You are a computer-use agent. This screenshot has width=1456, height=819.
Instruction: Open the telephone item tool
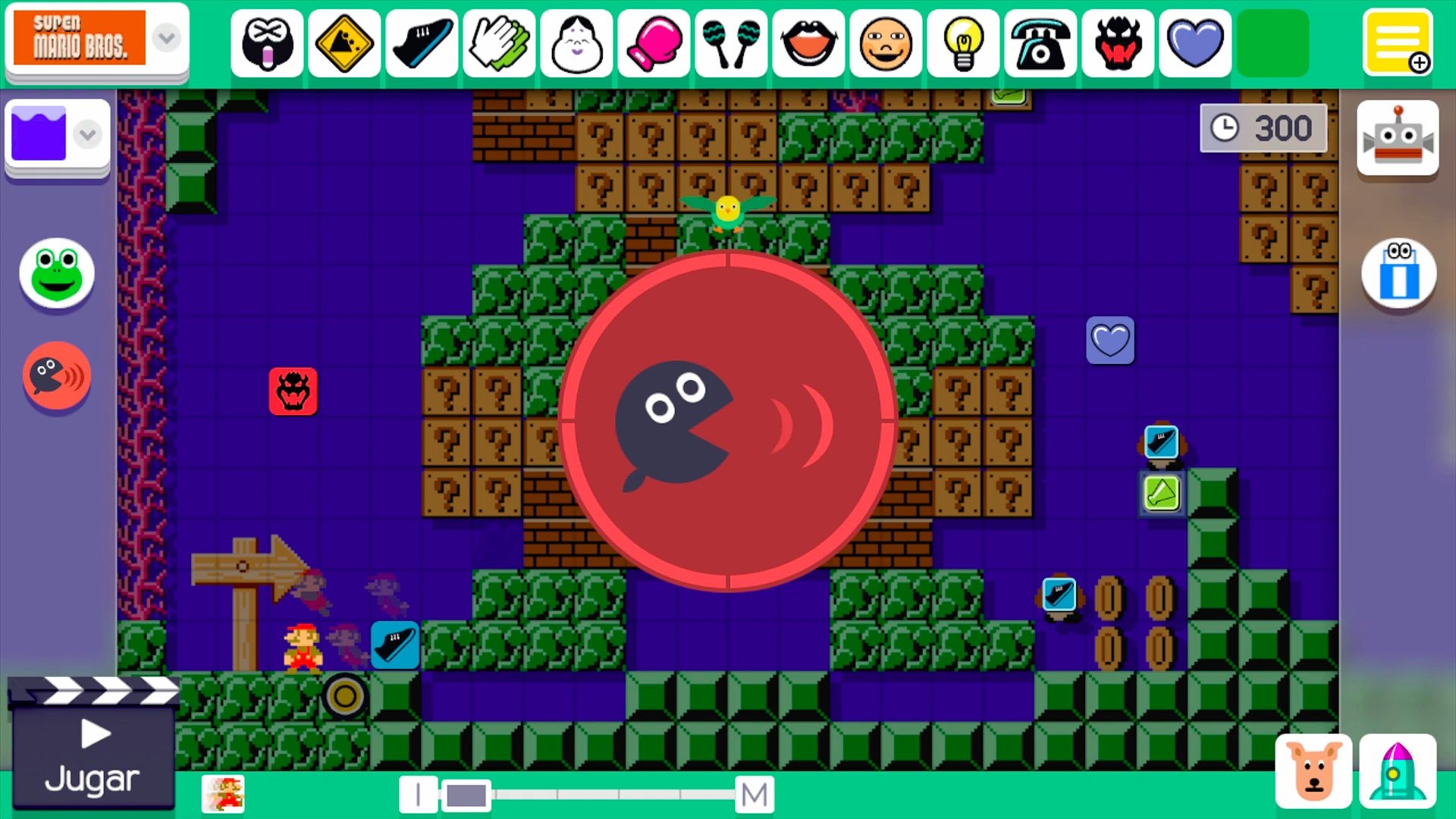tap(1040, 43)
